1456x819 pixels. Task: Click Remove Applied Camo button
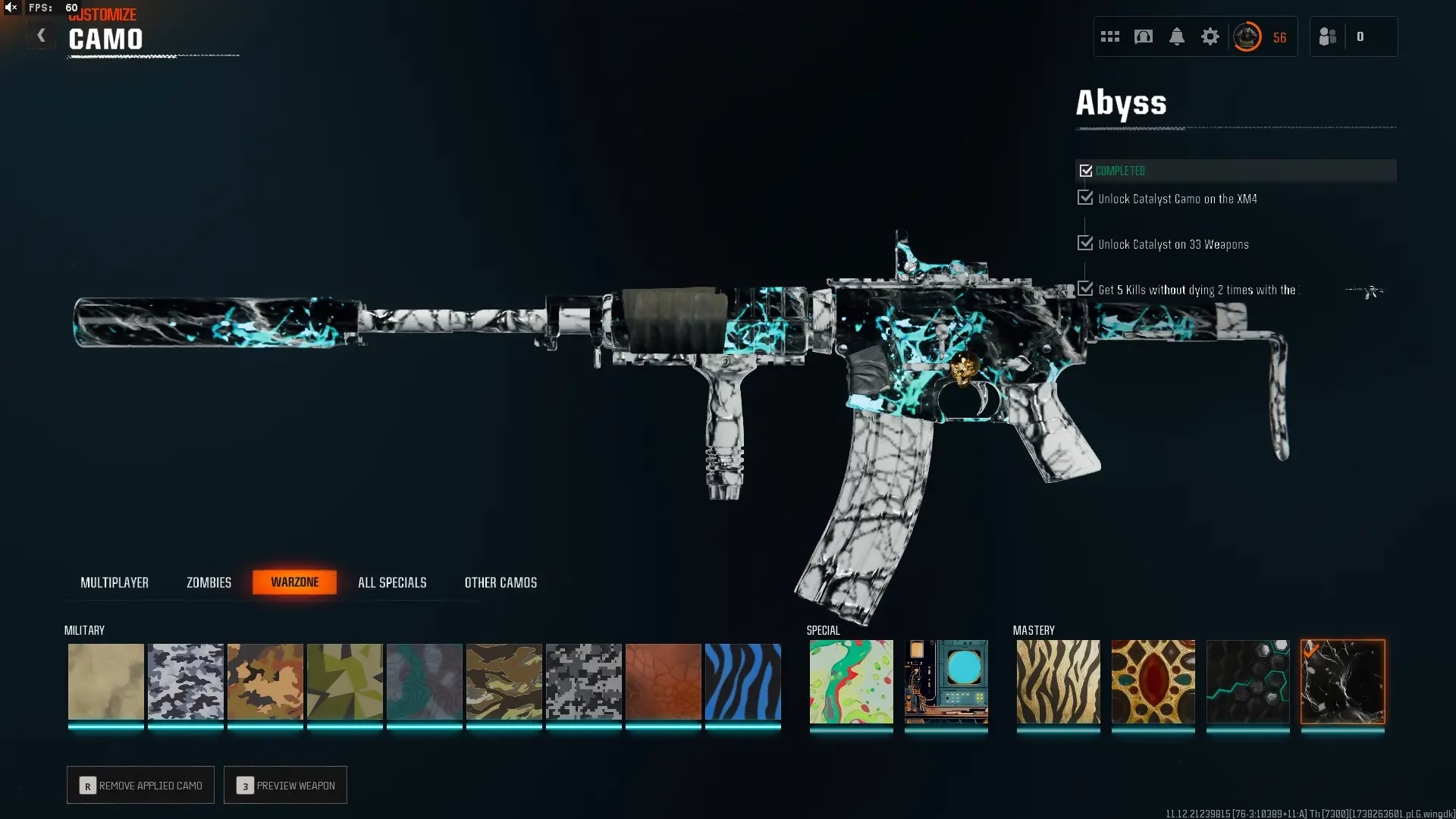tap(140, 785)
